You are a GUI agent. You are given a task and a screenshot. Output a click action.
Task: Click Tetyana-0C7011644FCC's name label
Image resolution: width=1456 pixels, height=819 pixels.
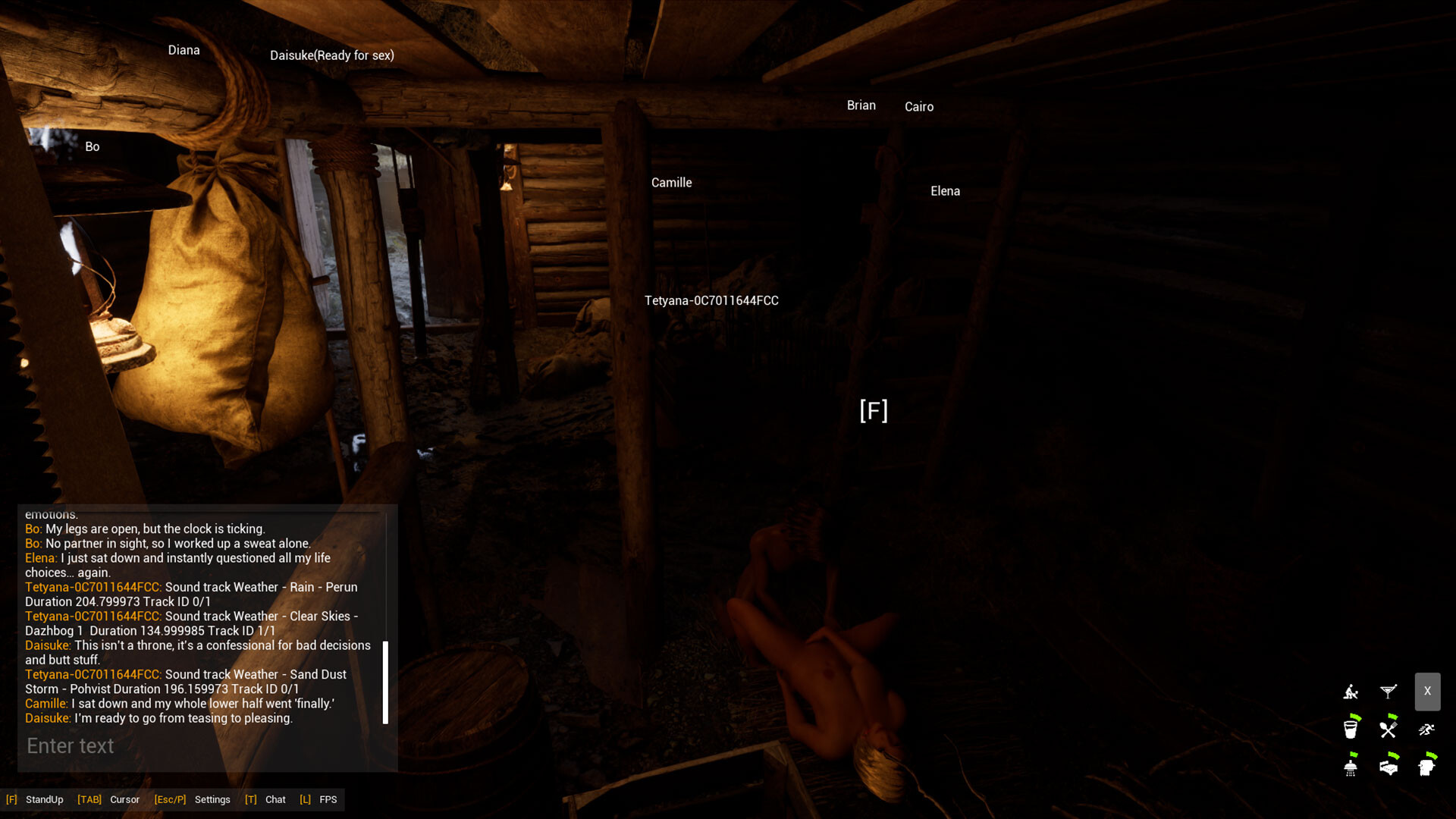[x=711, y=300]
